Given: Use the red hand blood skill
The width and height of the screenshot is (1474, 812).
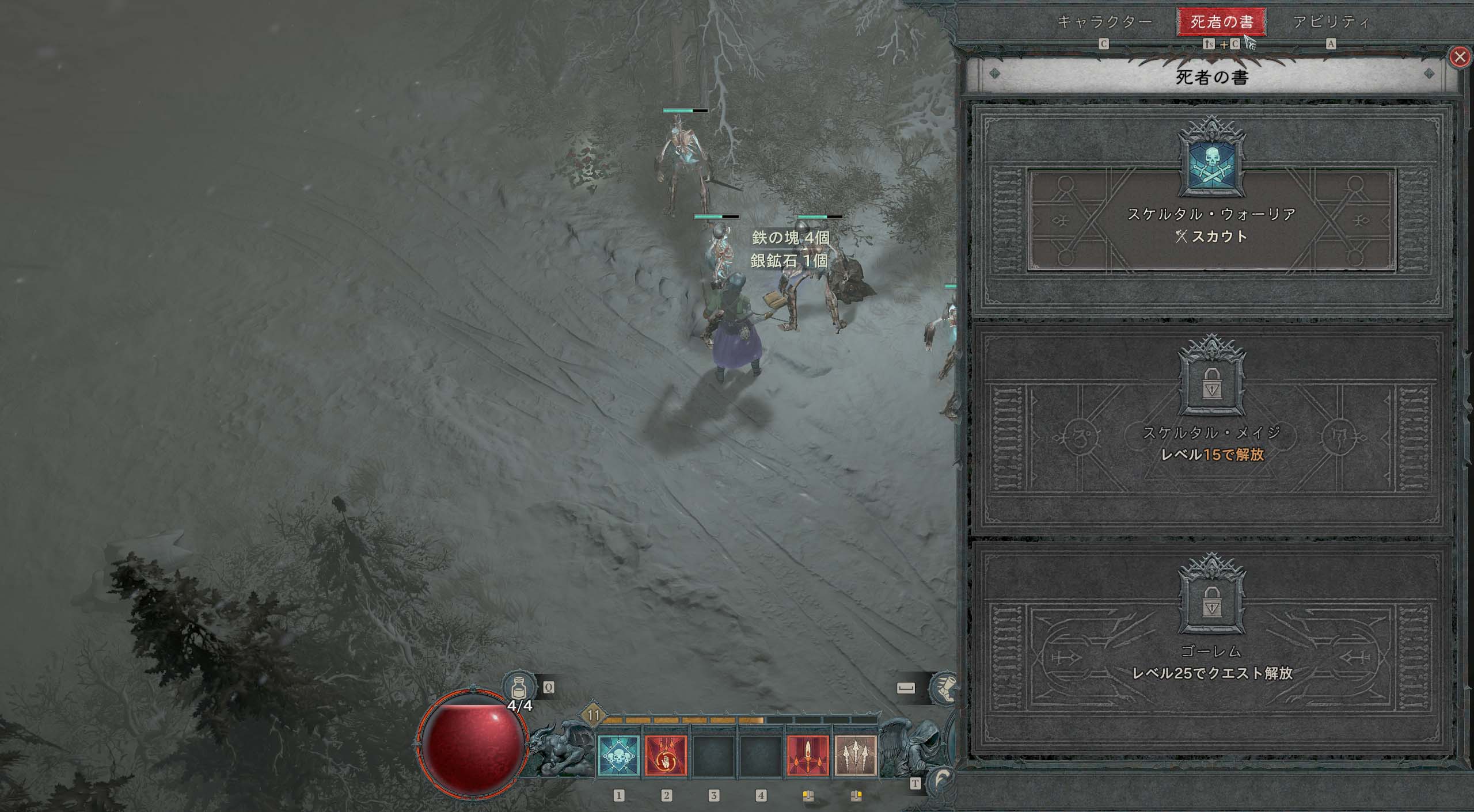Looking at the screenshot, I should [666, 756].
